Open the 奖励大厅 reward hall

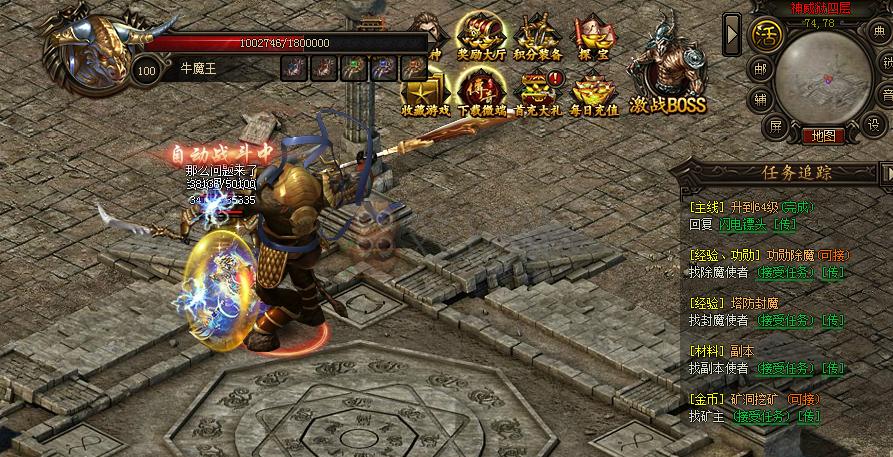click(x=479, y=38)
